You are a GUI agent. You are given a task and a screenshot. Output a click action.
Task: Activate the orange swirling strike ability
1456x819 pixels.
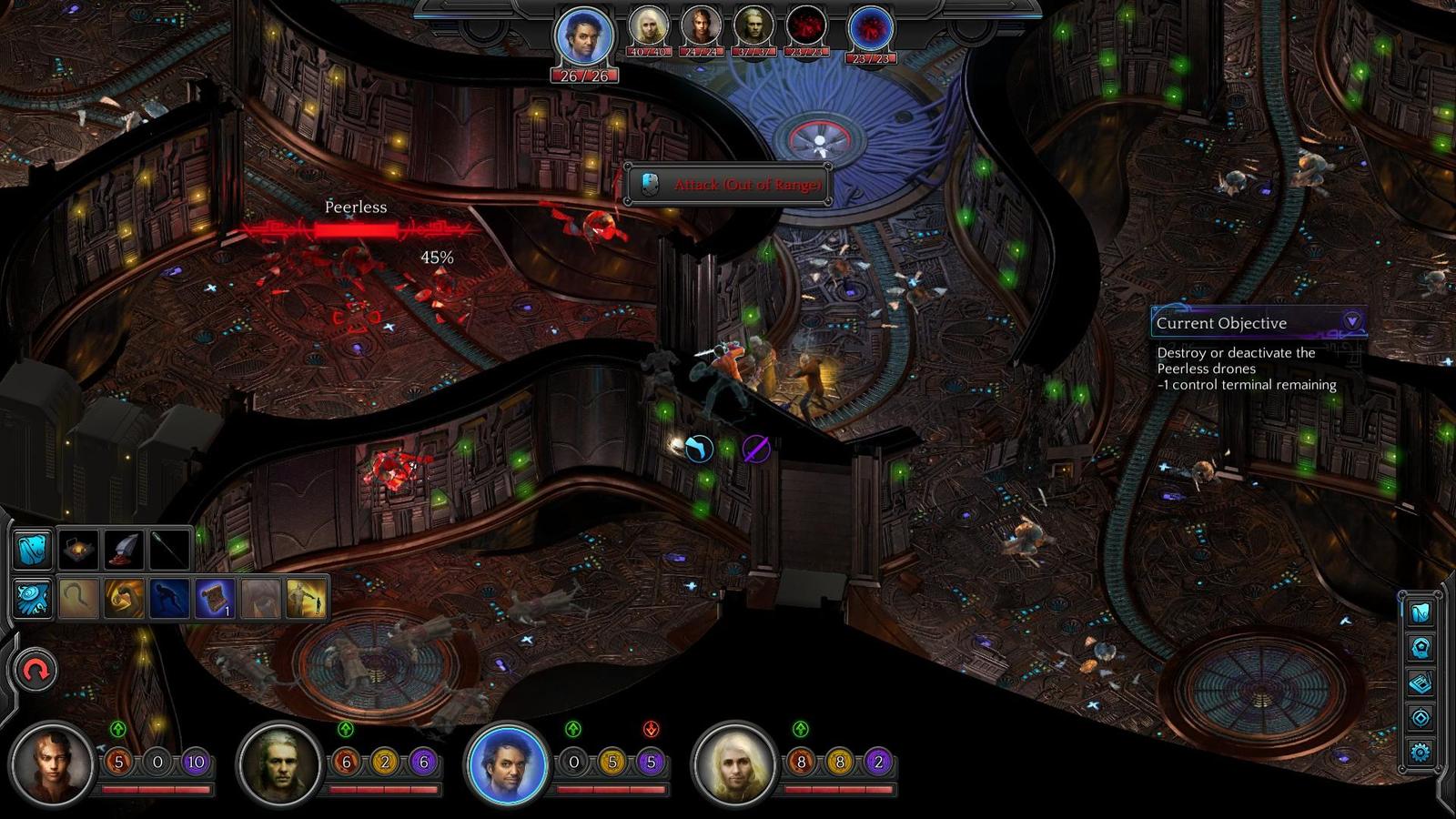125,599
